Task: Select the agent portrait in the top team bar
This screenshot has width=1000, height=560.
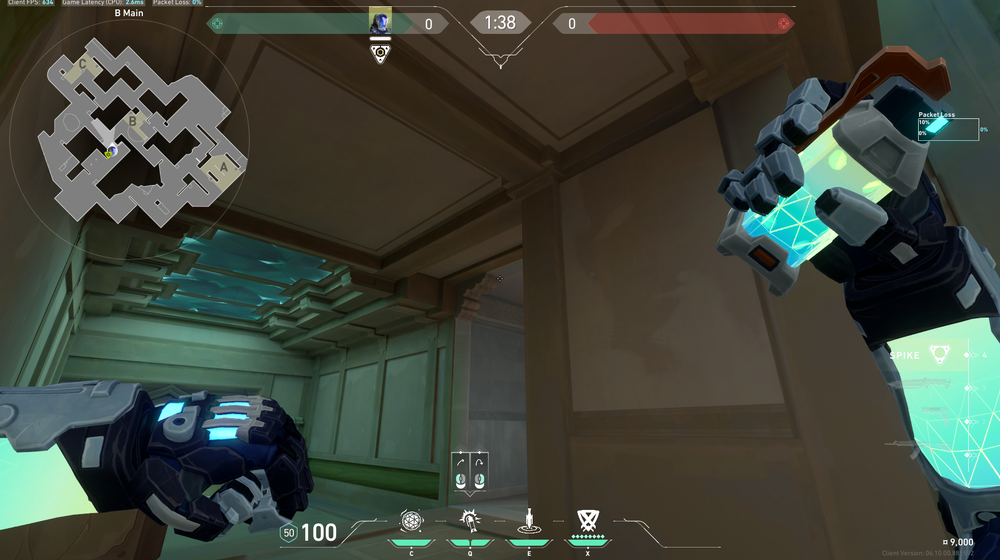Action: [x=380, y=21]
